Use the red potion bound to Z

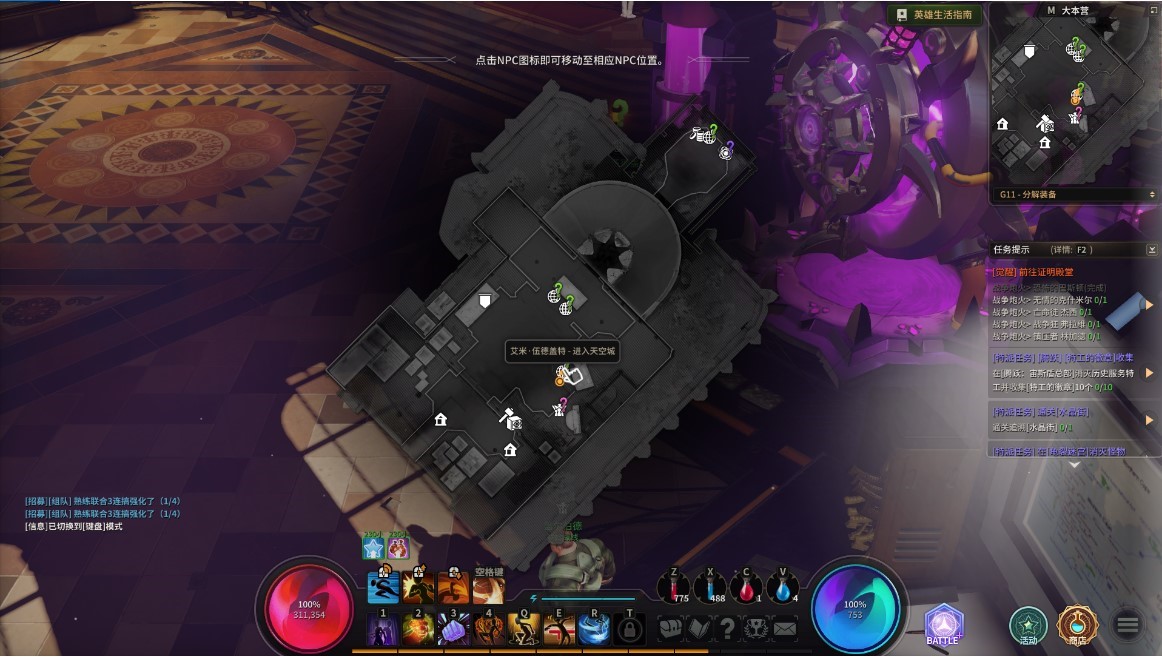[x=672, y=589]
